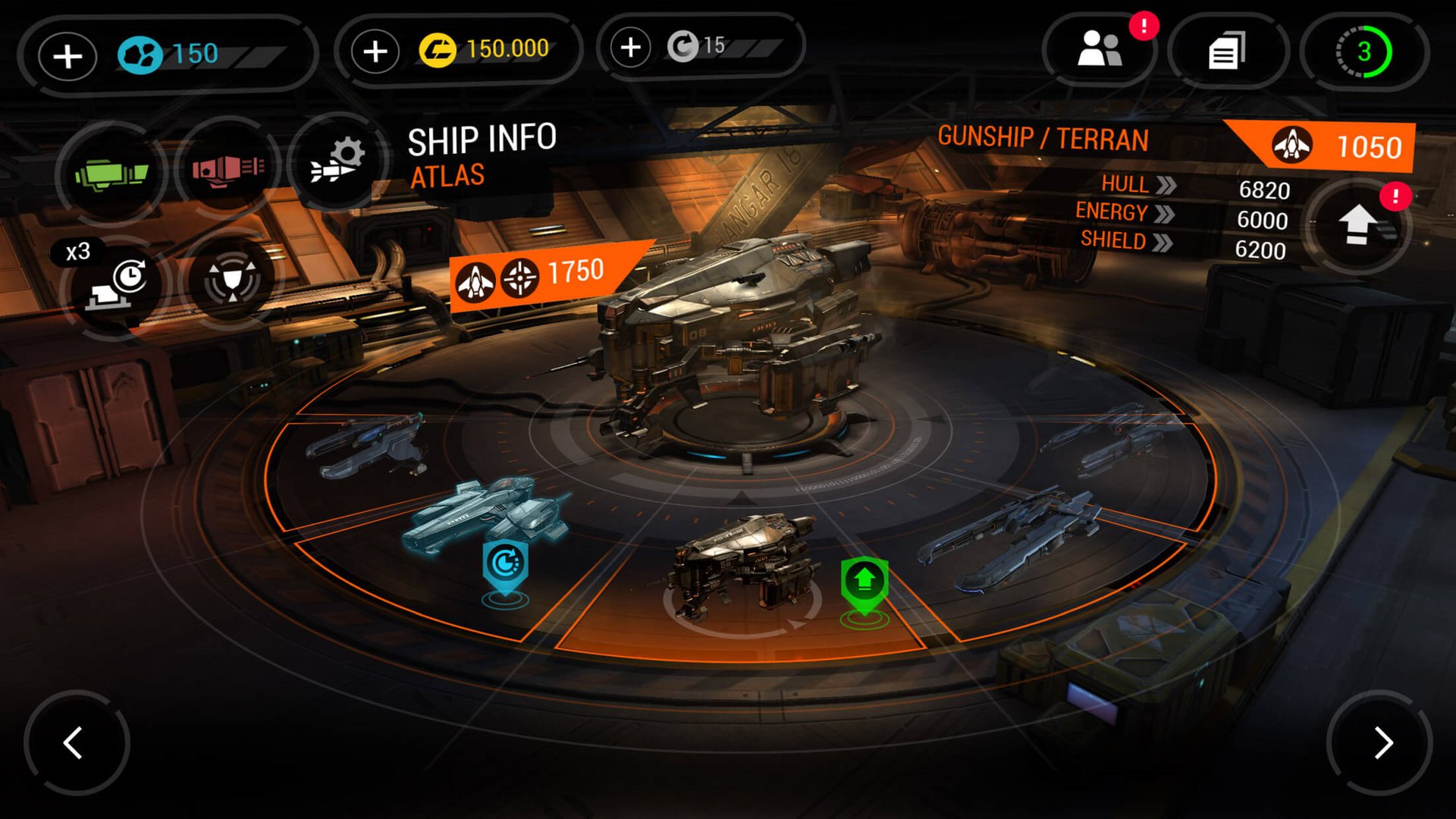
Task: Go to the next ship
Action: 1382,742
